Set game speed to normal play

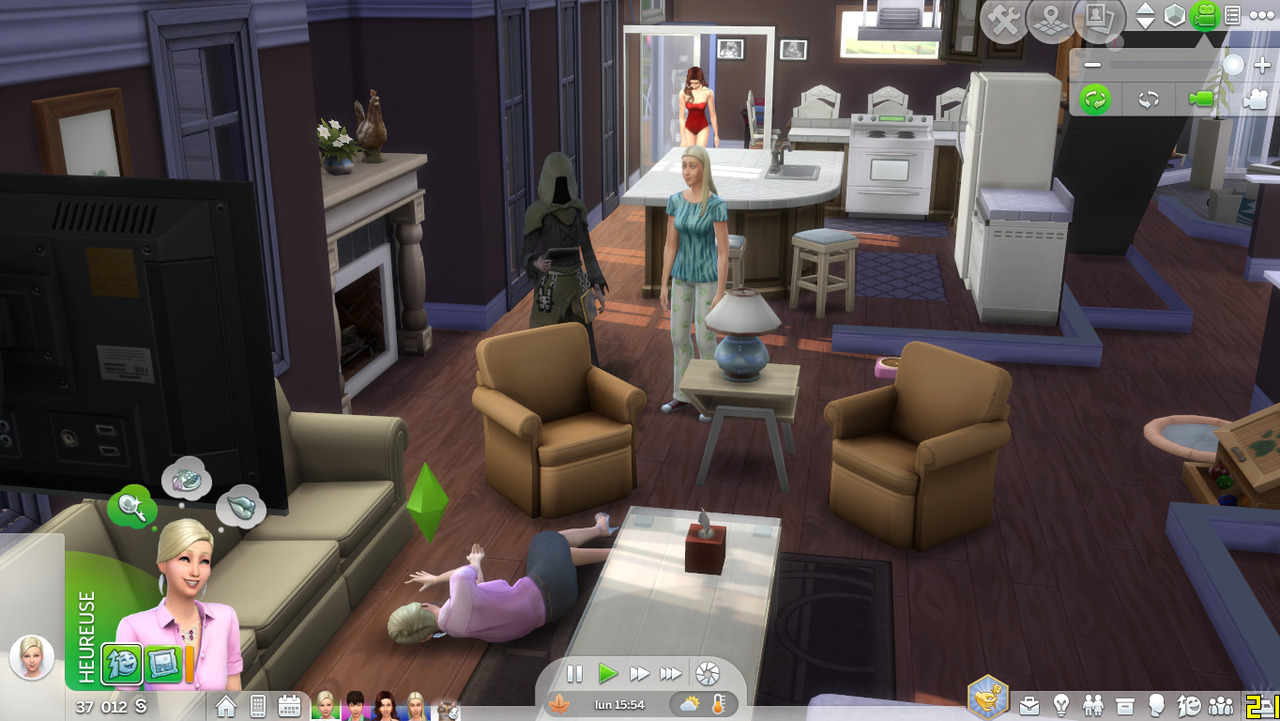(x=607, y=674)
